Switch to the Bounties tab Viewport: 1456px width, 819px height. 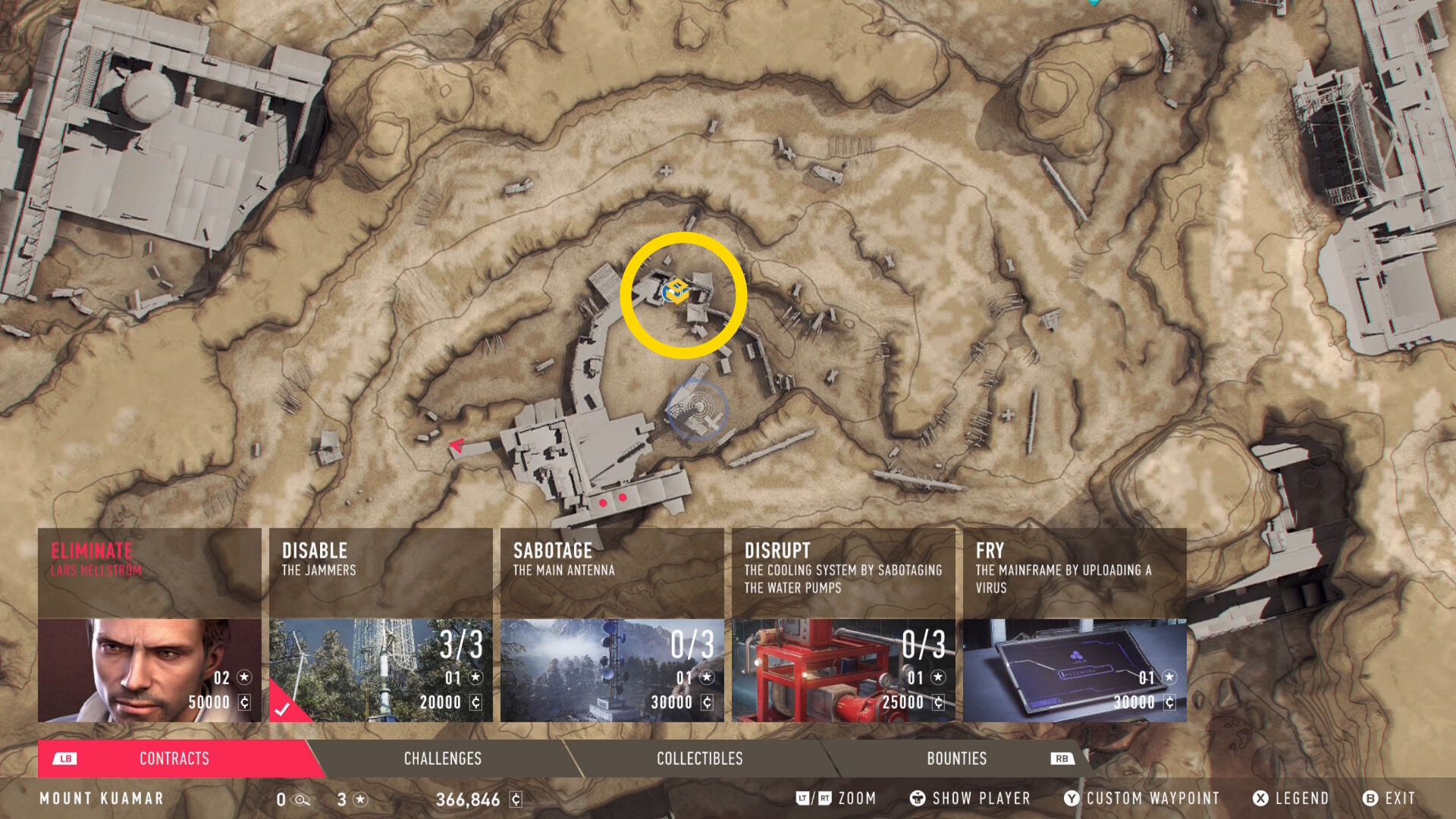pos(956,758)
